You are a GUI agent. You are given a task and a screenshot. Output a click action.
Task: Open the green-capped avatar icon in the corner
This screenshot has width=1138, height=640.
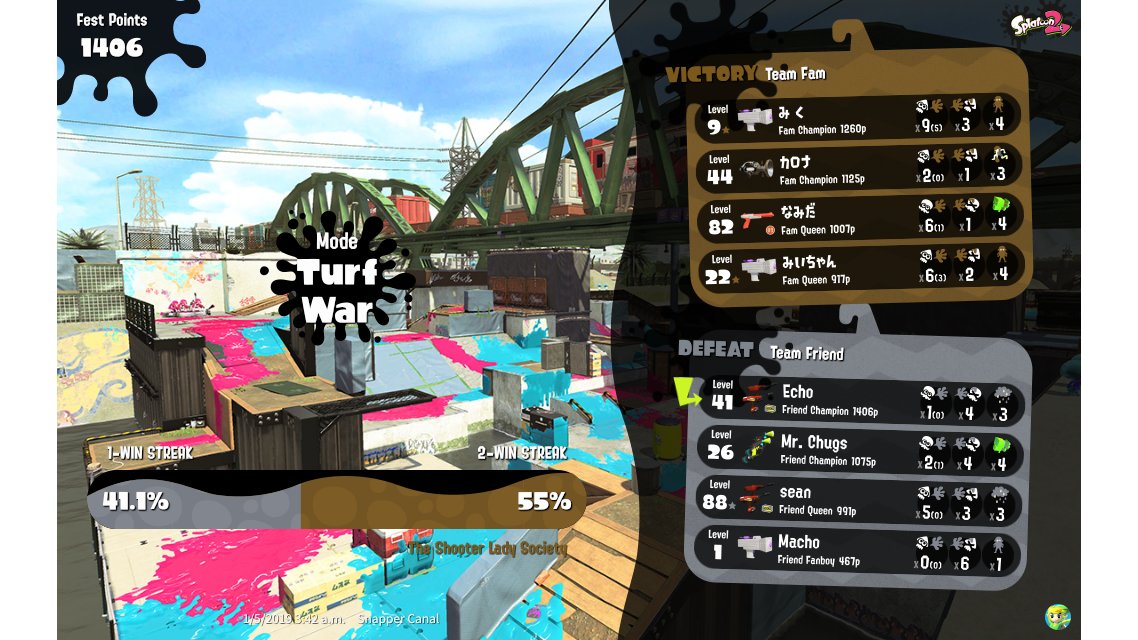point(1057,616)
